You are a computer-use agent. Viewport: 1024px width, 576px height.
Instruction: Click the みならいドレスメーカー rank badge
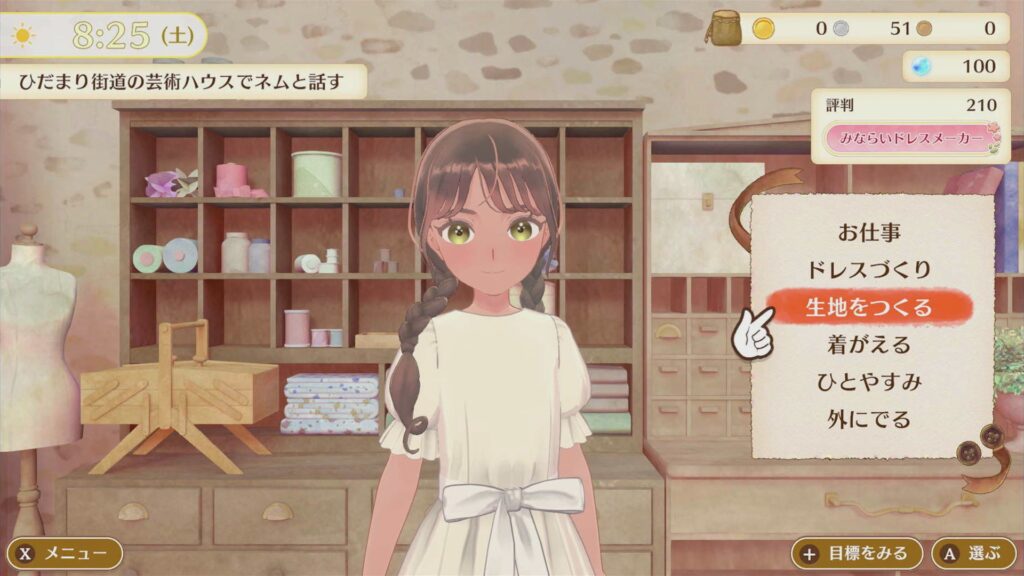click(911, 139)
